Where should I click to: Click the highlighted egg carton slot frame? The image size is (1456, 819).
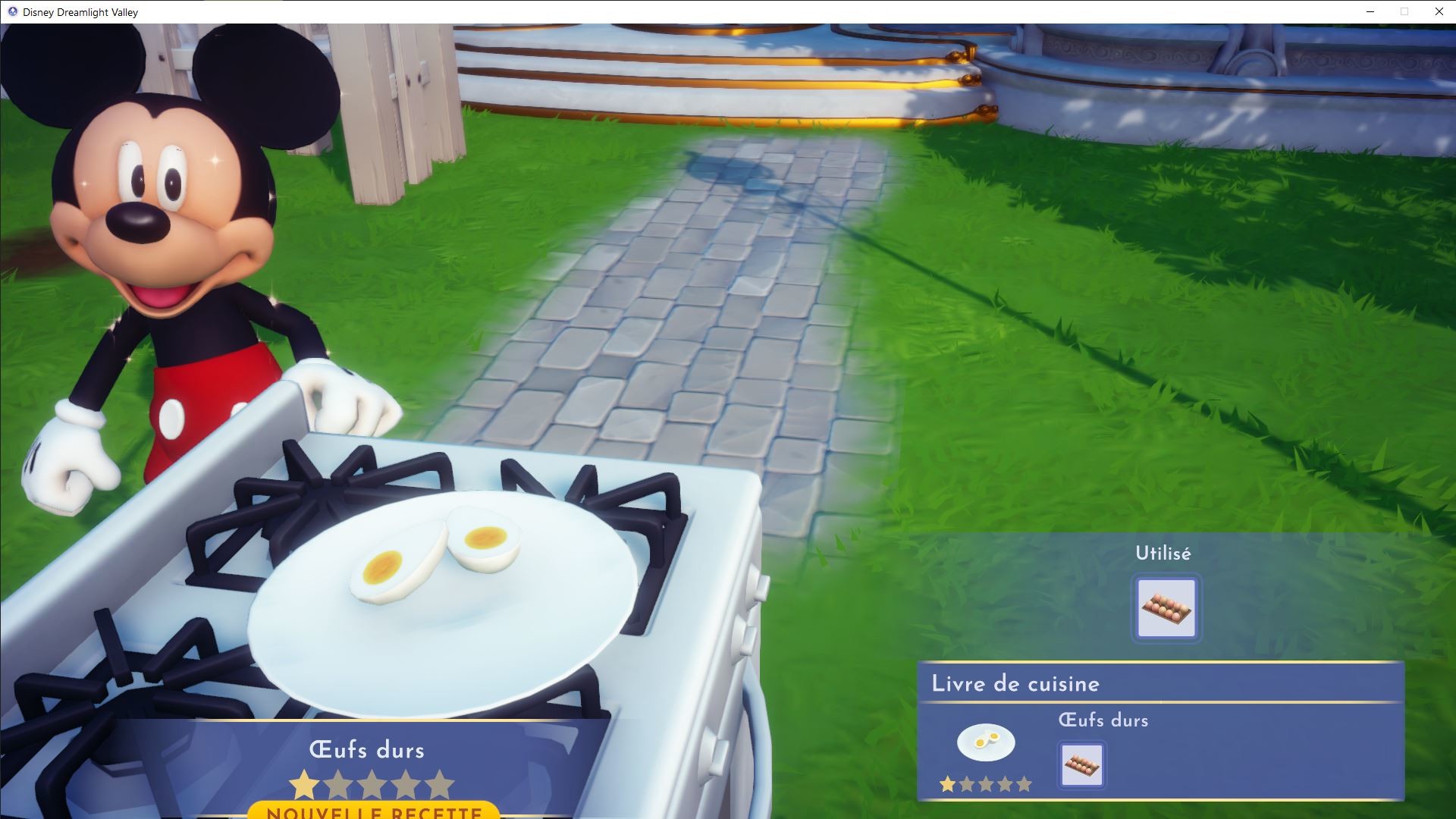[1166, 608]
